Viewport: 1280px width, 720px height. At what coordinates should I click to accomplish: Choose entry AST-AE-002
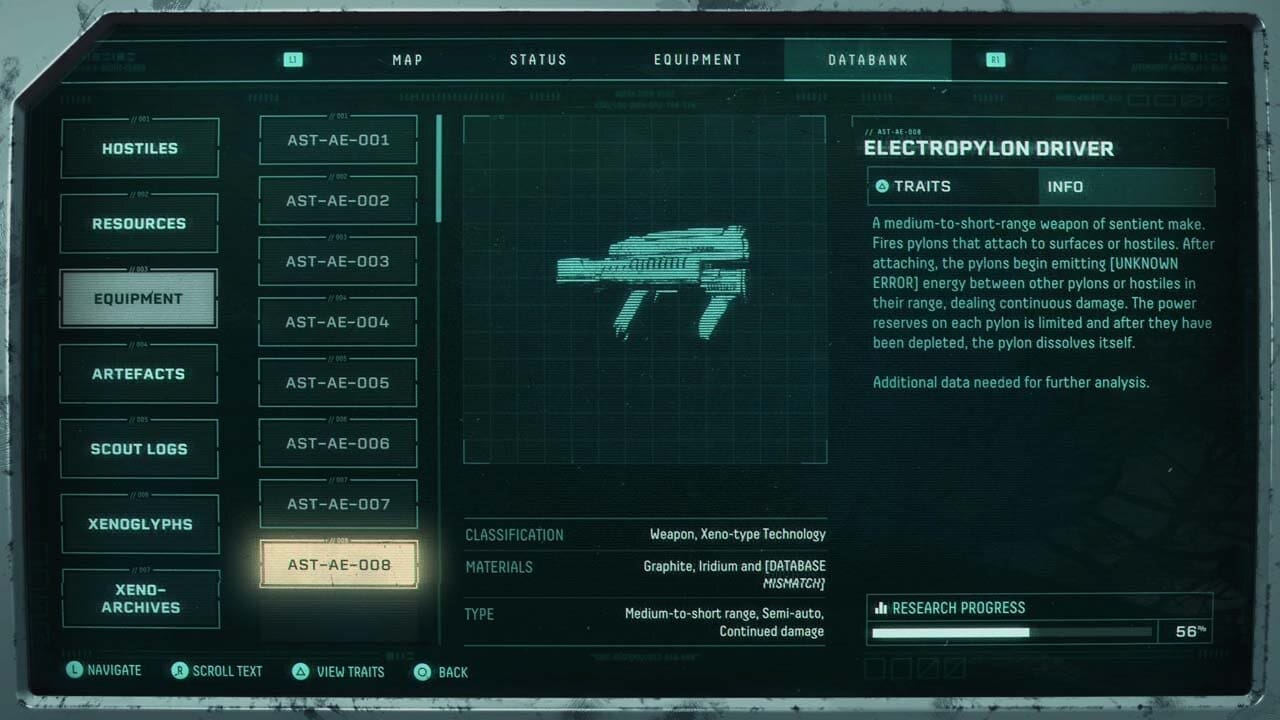pyautogui.click(x=338, y=201)
